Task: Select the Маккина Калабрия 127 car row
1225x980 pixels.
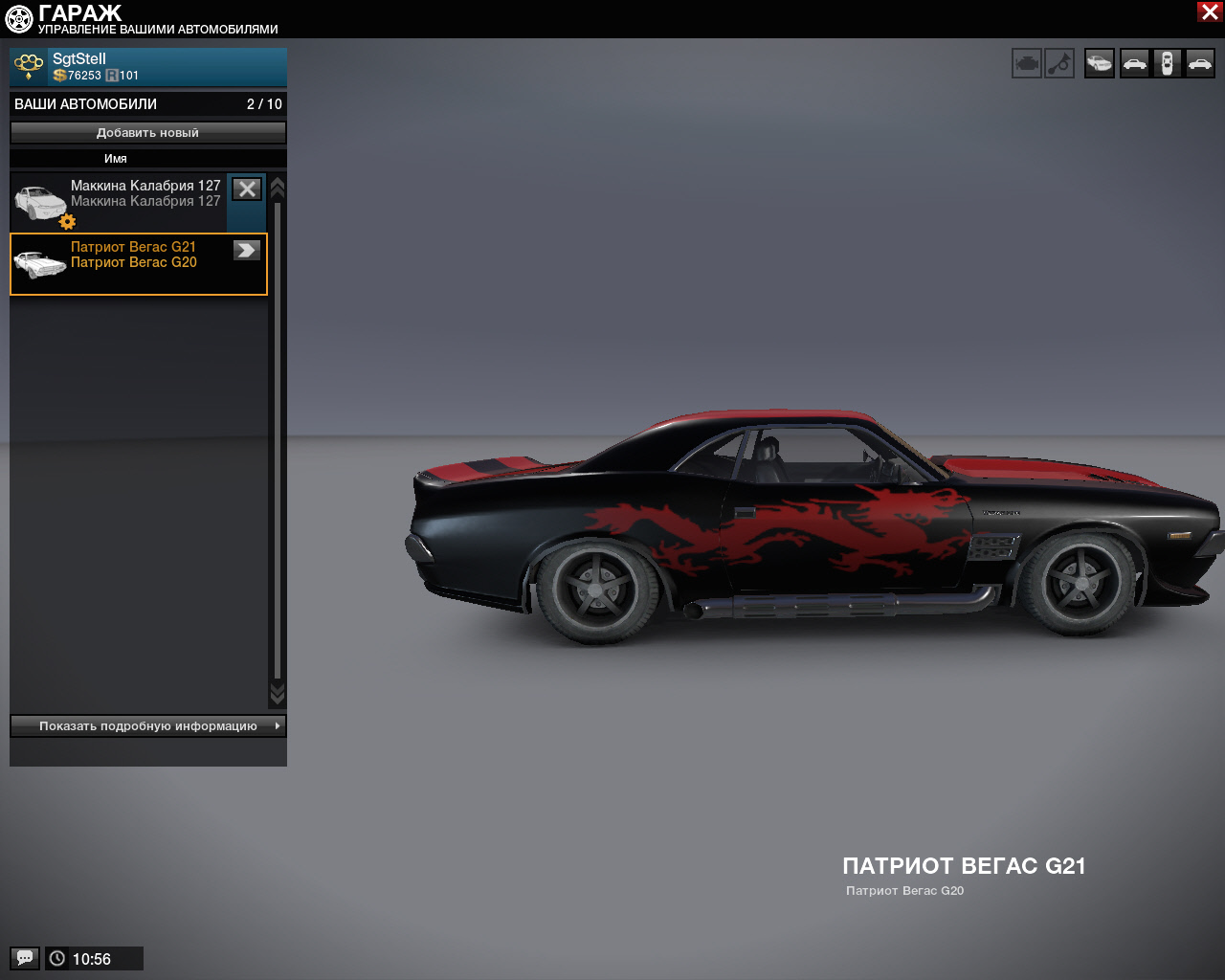Action: [119, 201]
